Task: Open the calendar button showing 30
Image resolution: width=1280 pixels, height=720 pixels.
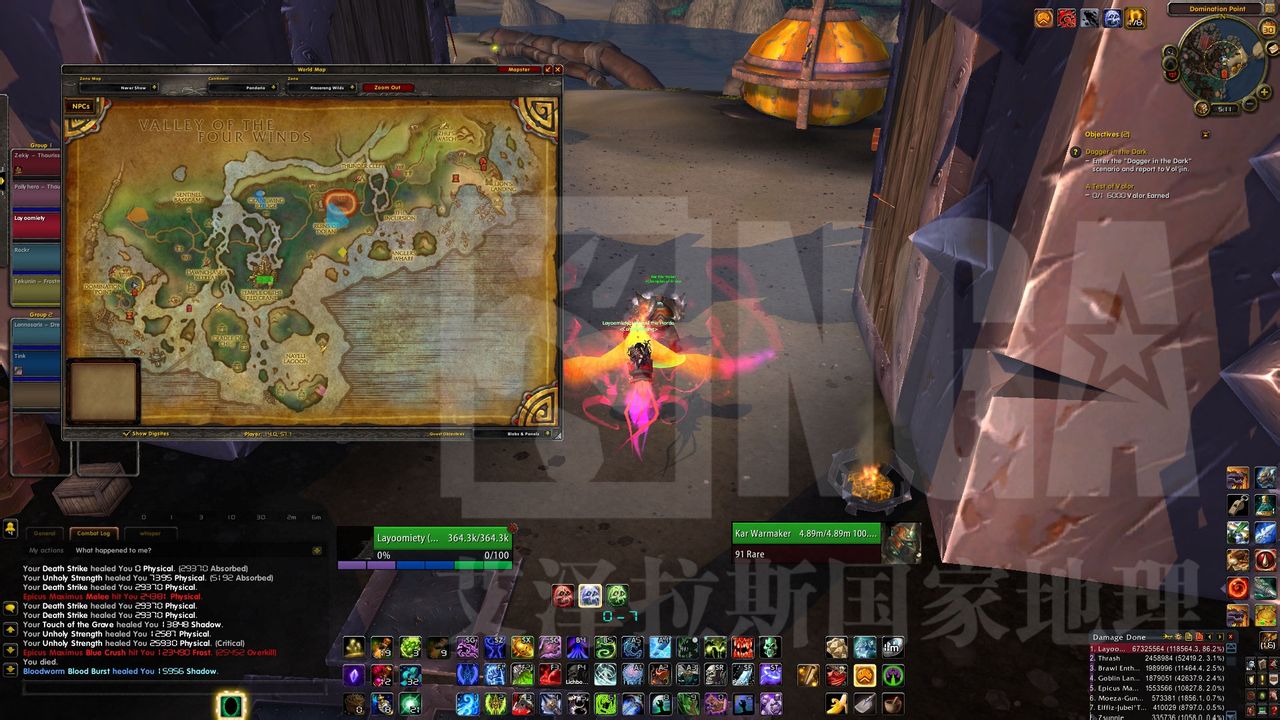Action: (x=1268, y=28)
